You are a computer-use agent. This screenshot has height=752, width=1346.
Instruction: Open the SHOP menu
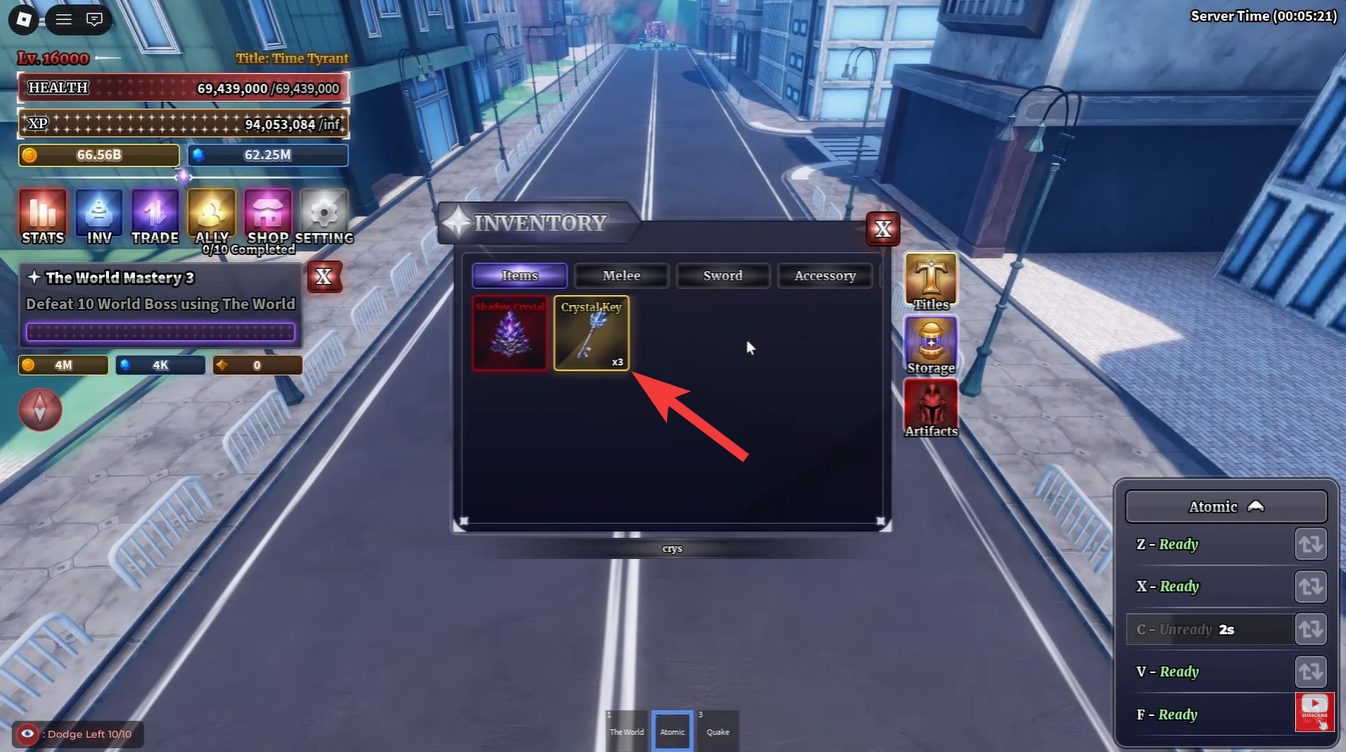point(266,216)
